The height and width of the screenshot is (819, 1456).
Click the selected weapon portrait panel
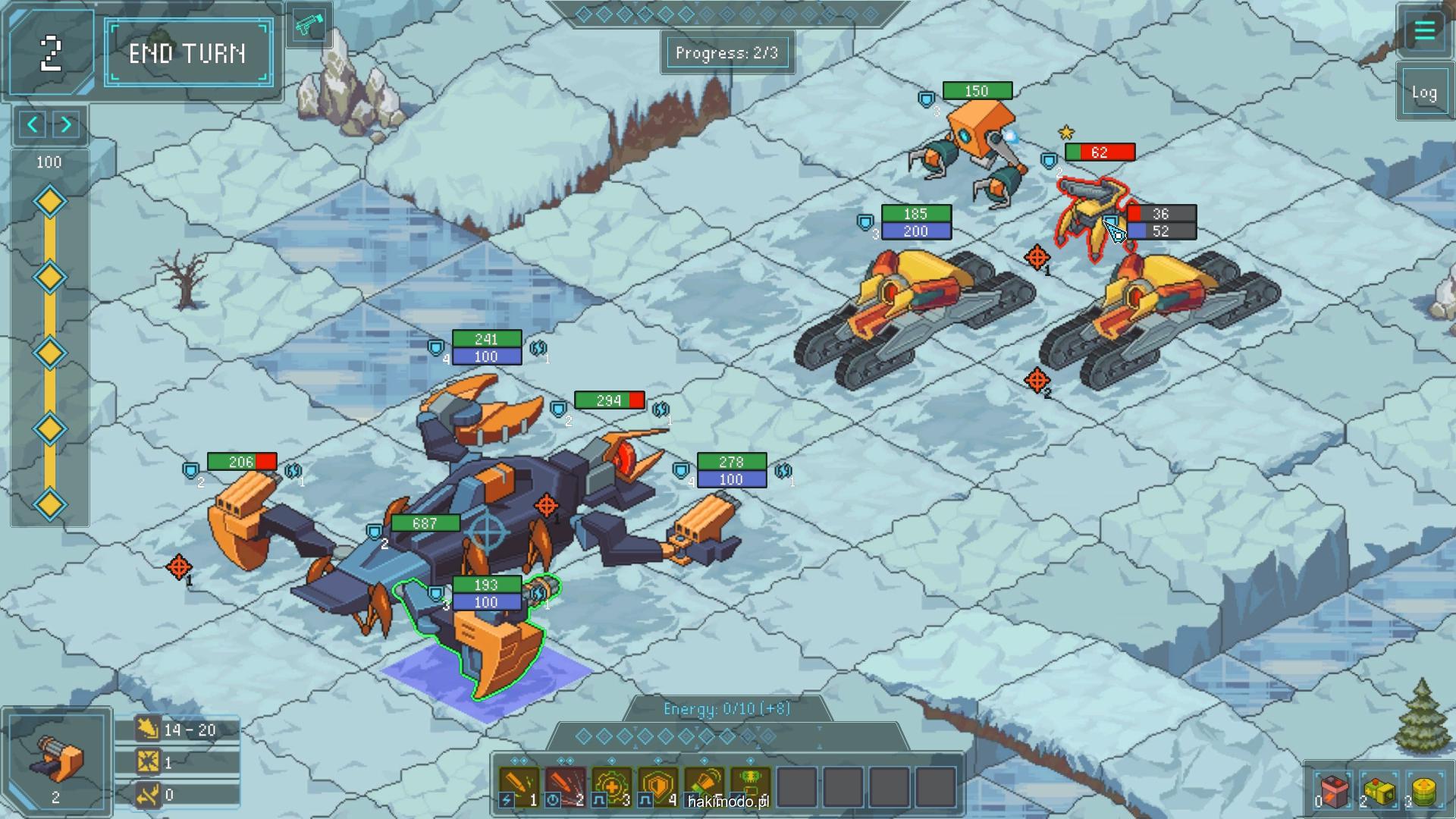coord(57,762)
